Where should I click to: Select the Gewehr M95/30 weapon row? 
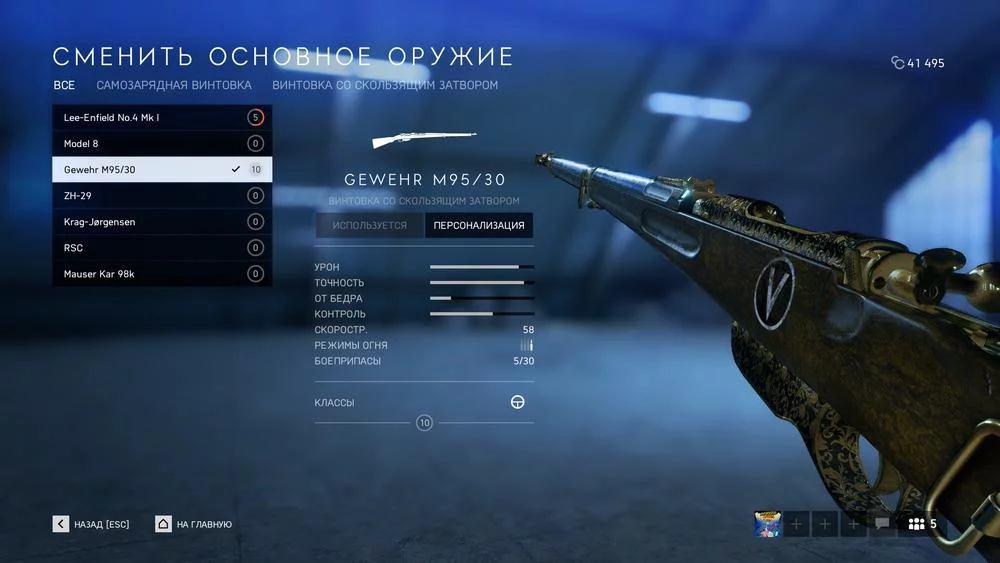point(161,170)
